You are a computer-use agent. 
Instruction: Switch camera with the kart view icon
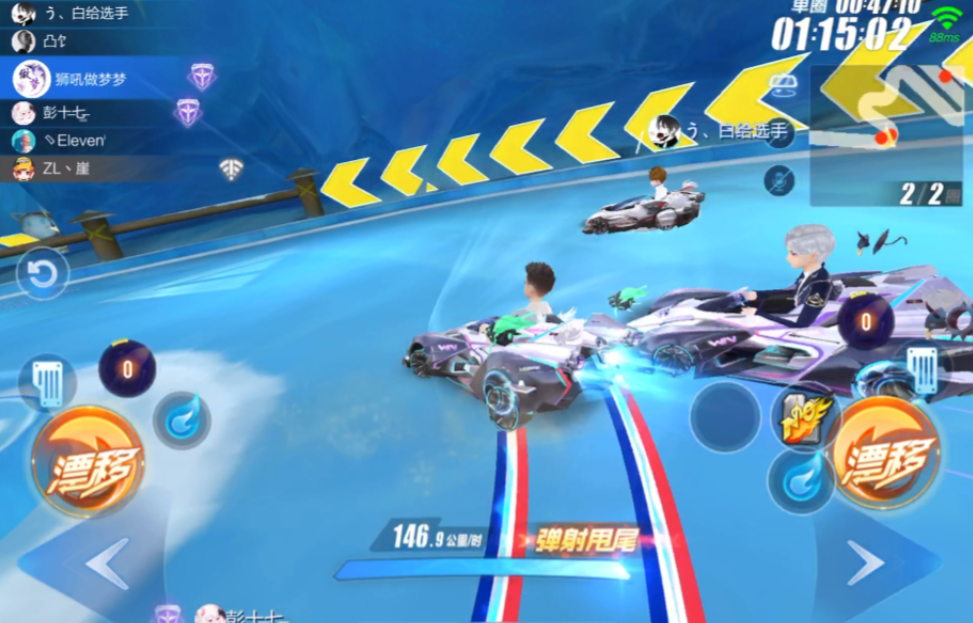(x=781, y=86)
